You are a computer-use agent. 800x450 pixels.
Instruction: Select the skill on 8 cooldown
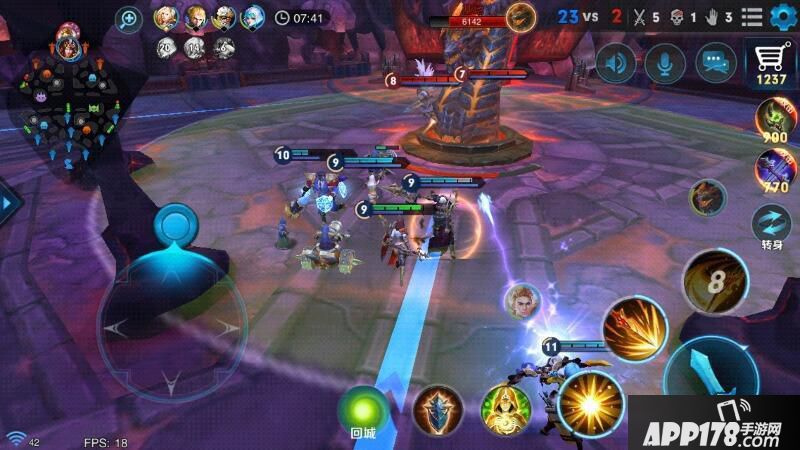(x=714, y=280)
